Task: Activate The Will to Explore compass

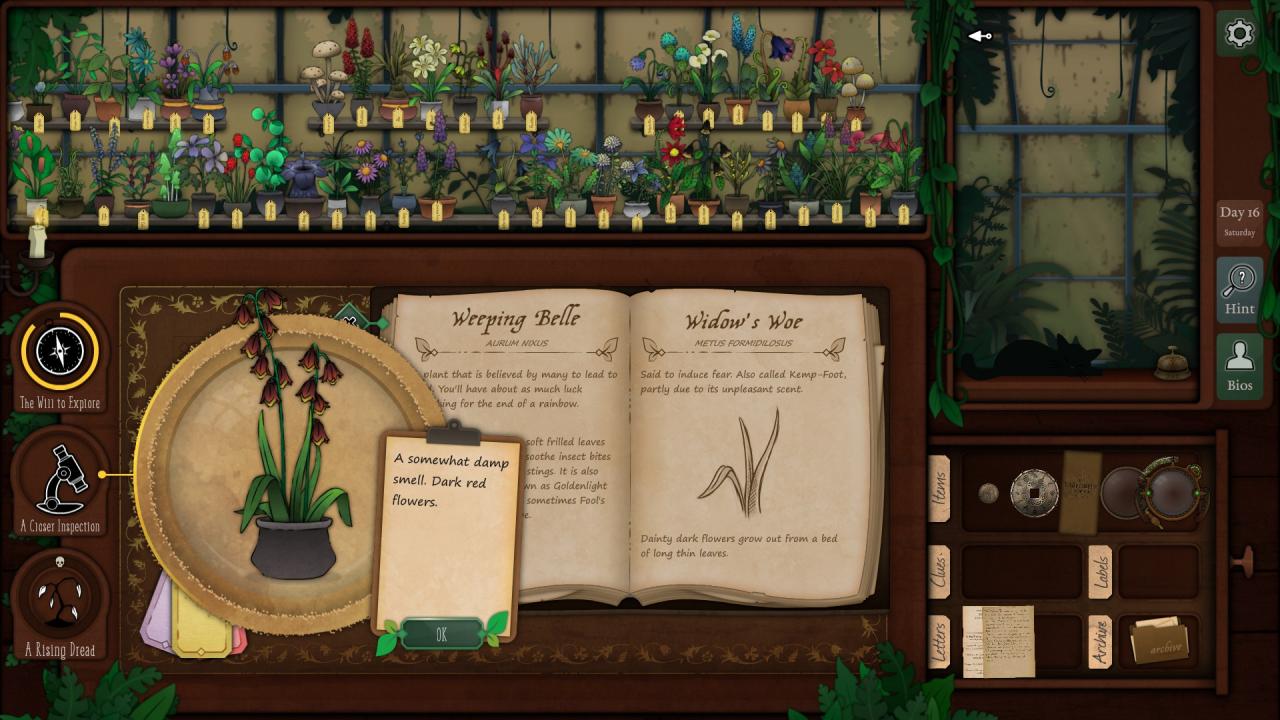Action: pyautogui.click(x=60, y=352)
